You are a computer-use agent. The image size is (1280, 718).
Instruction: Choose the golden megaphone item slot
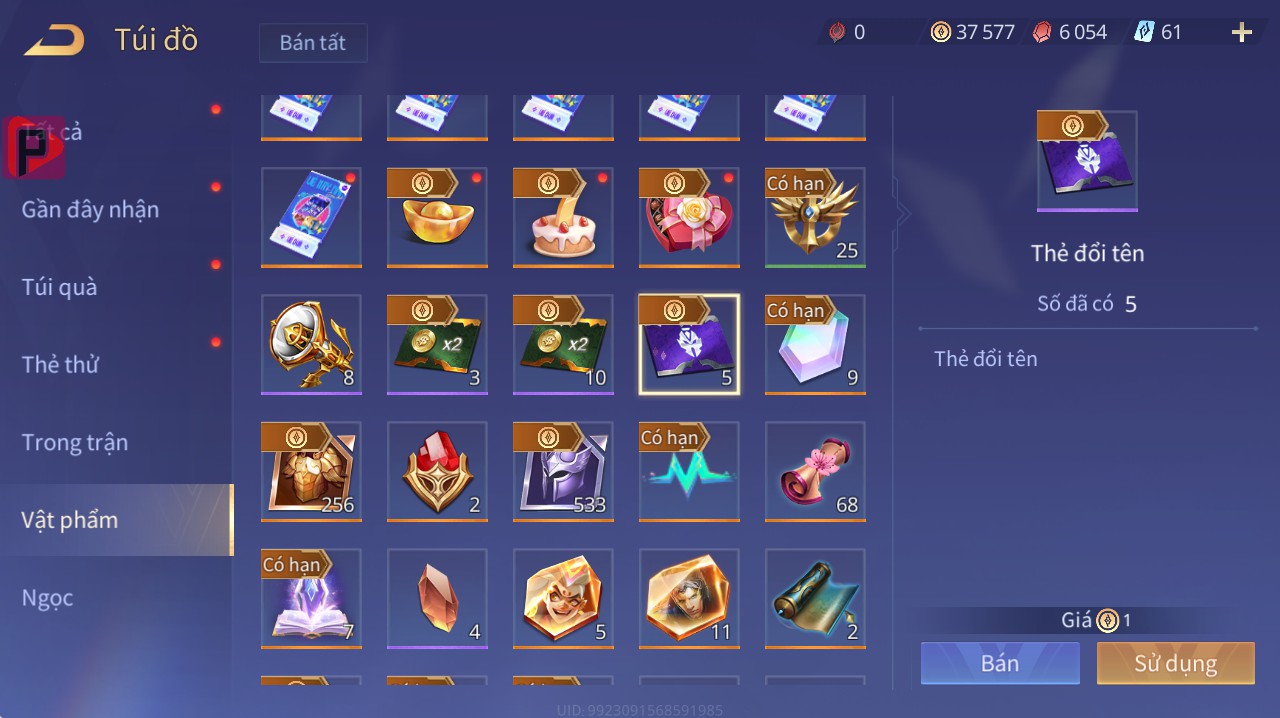311,344
